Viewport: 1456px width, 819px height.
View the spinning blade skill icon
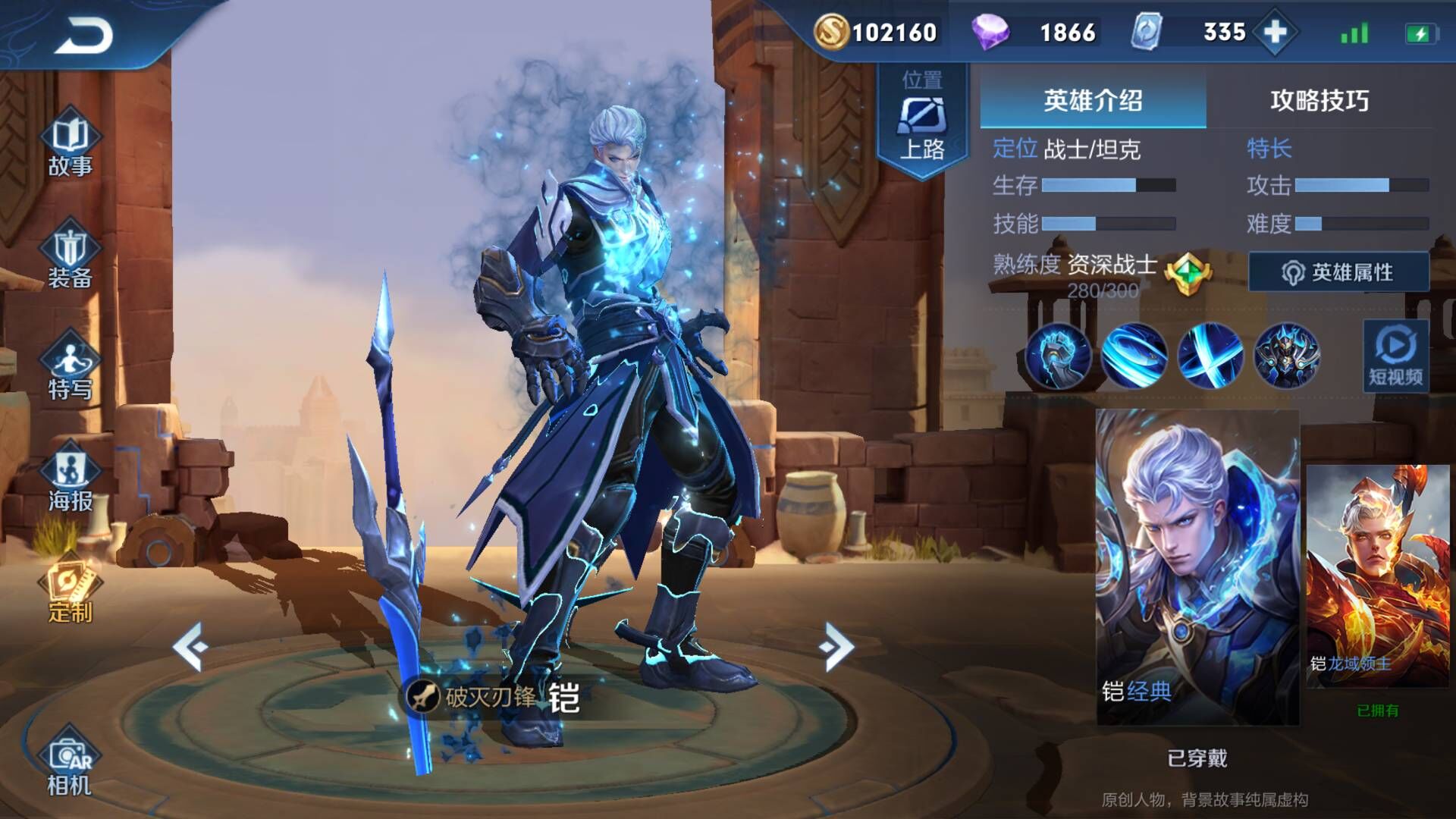pyautogui.click(x=1134, y=355)
